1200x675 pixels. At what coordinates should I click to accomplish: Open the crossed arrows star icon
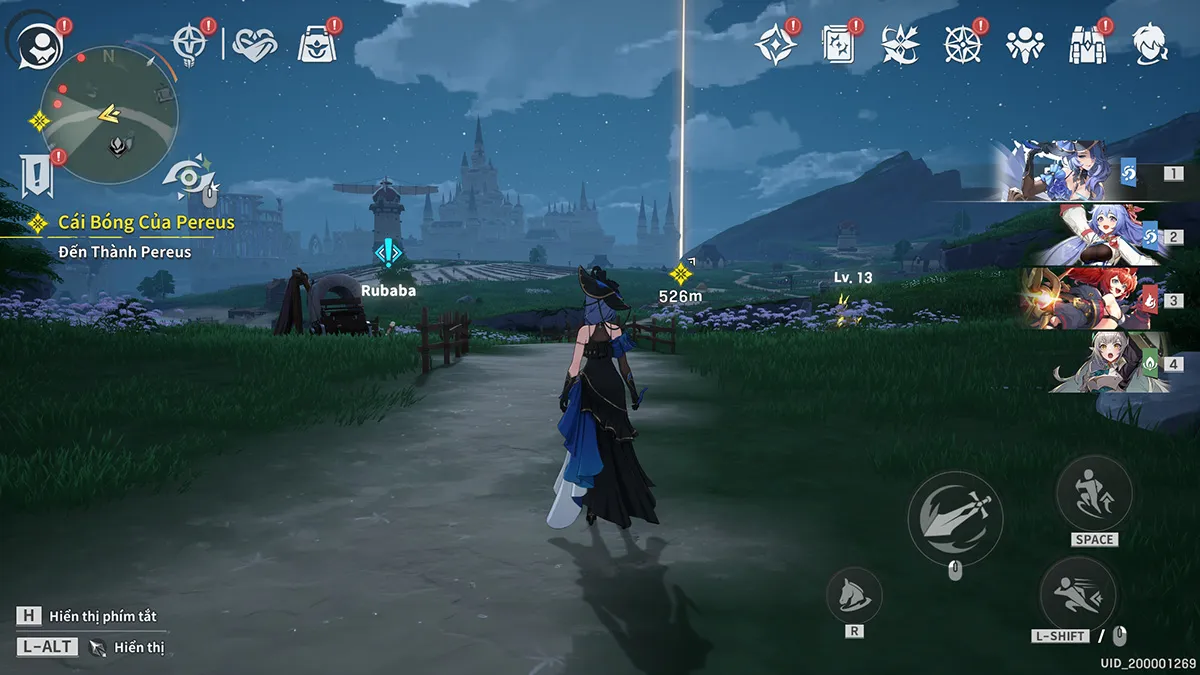coord(899,45)
